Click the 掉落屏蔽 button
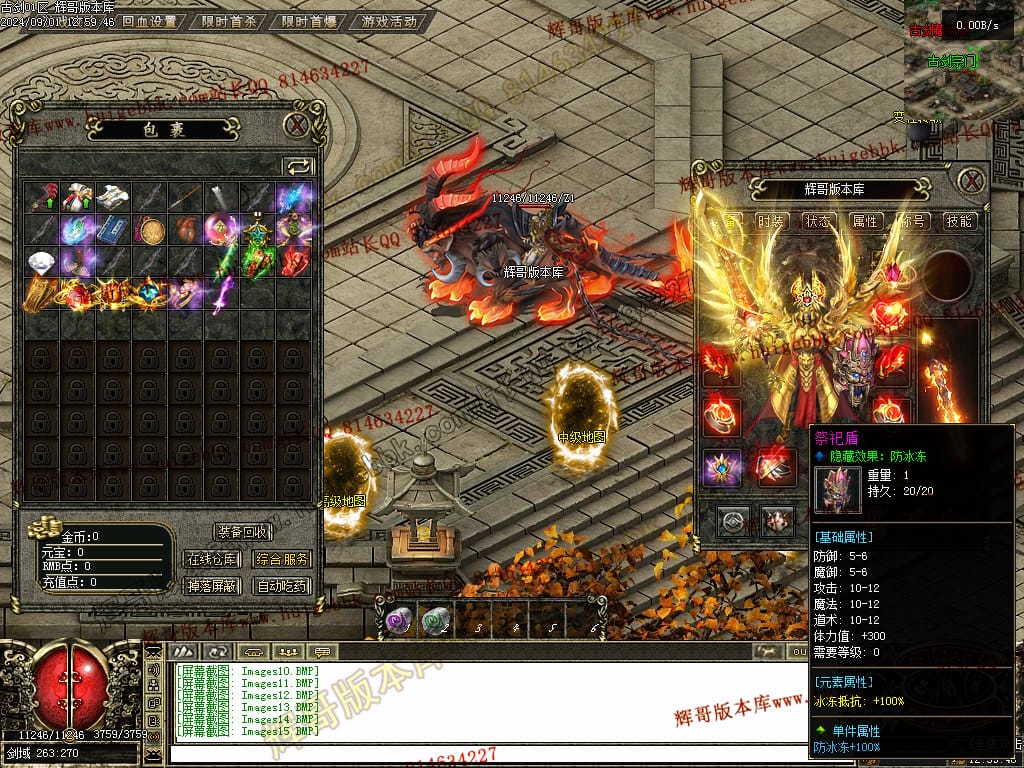 (211, 586)
